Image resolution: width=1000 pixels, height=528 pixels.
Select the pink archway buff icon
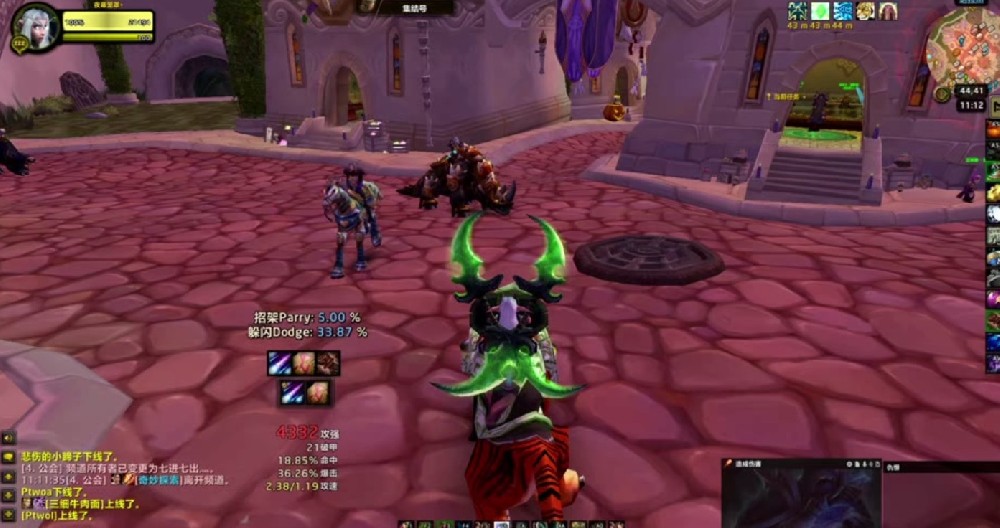(x=888, y=11)
